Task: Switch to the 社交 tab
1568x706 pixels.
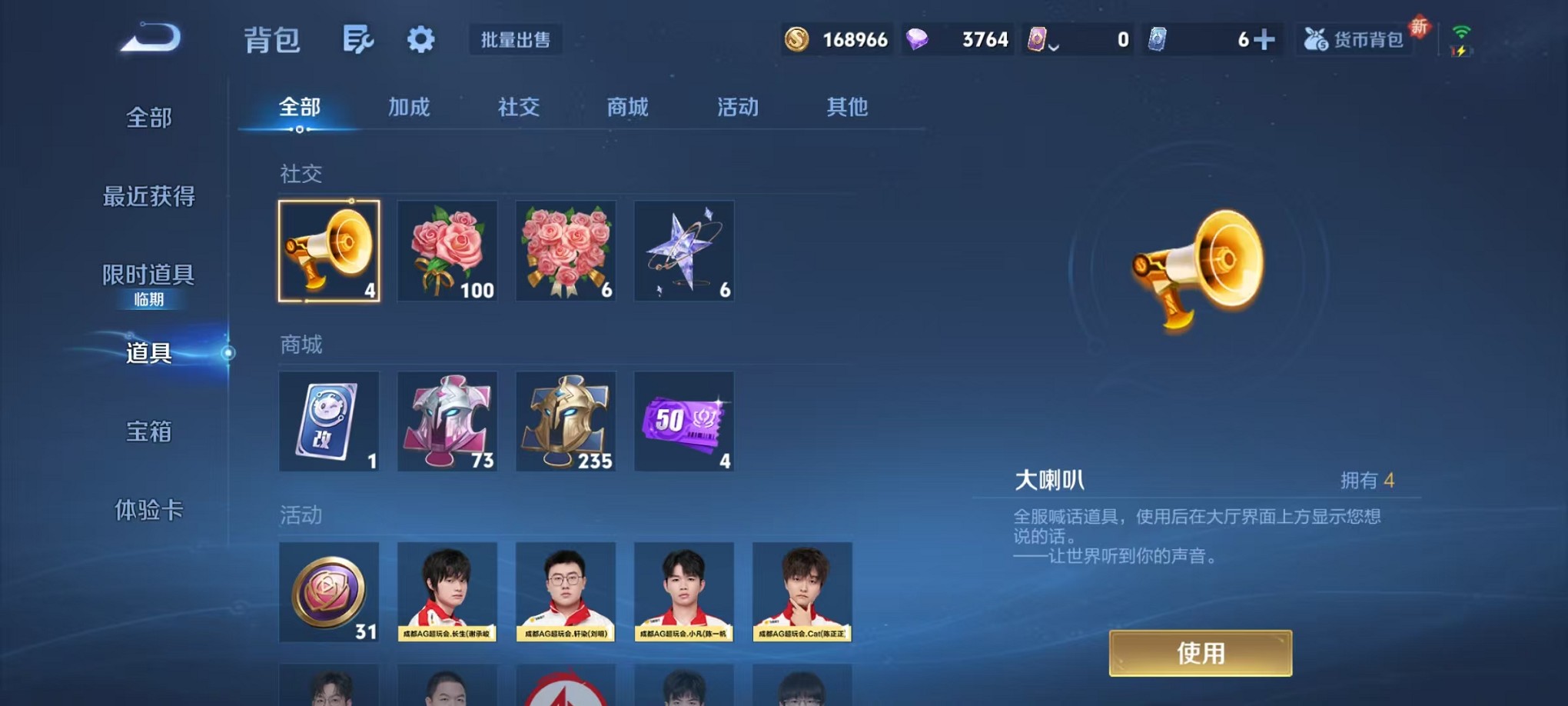Action: tap(517, 108)
